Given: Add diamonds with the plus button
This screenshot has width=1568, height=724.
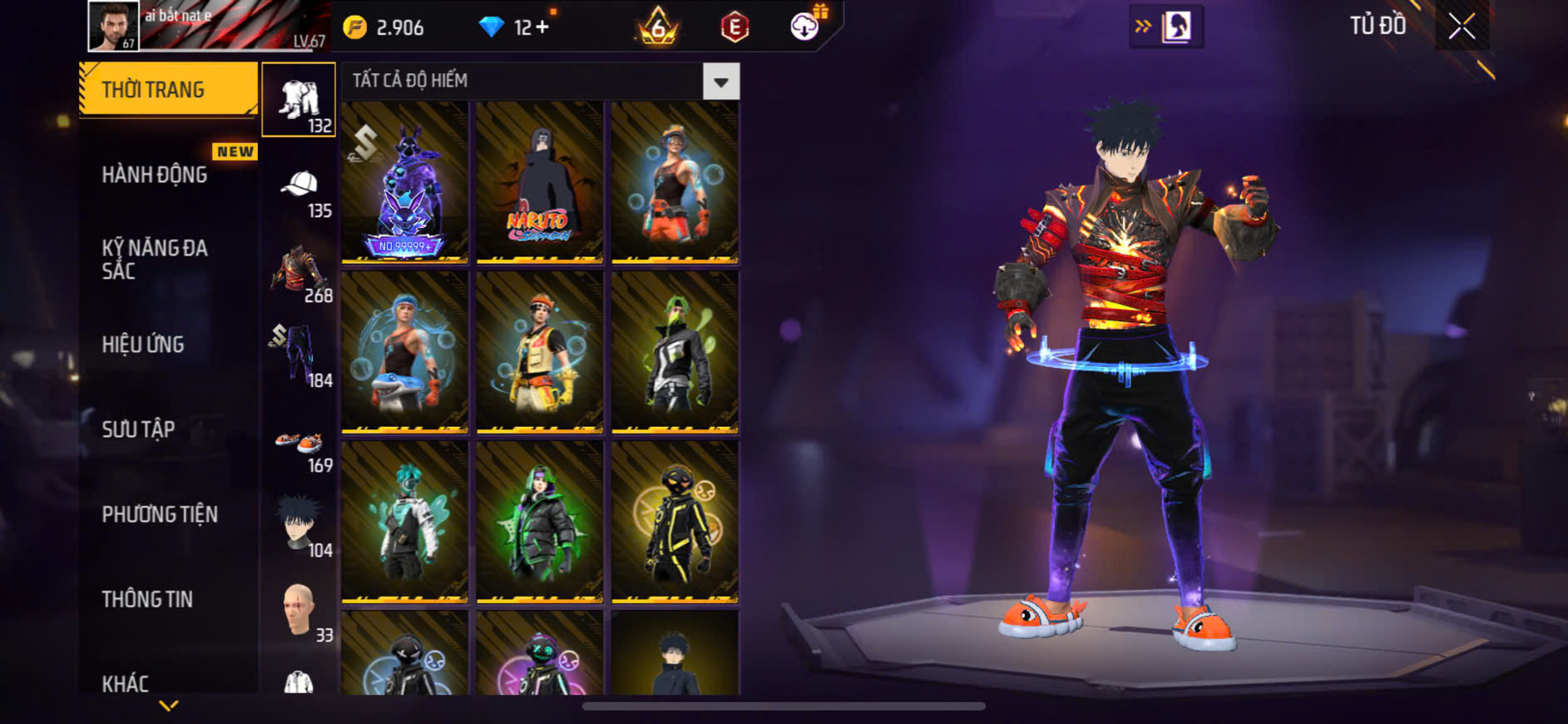Looking at the screenshot, I should click(542, 27).
